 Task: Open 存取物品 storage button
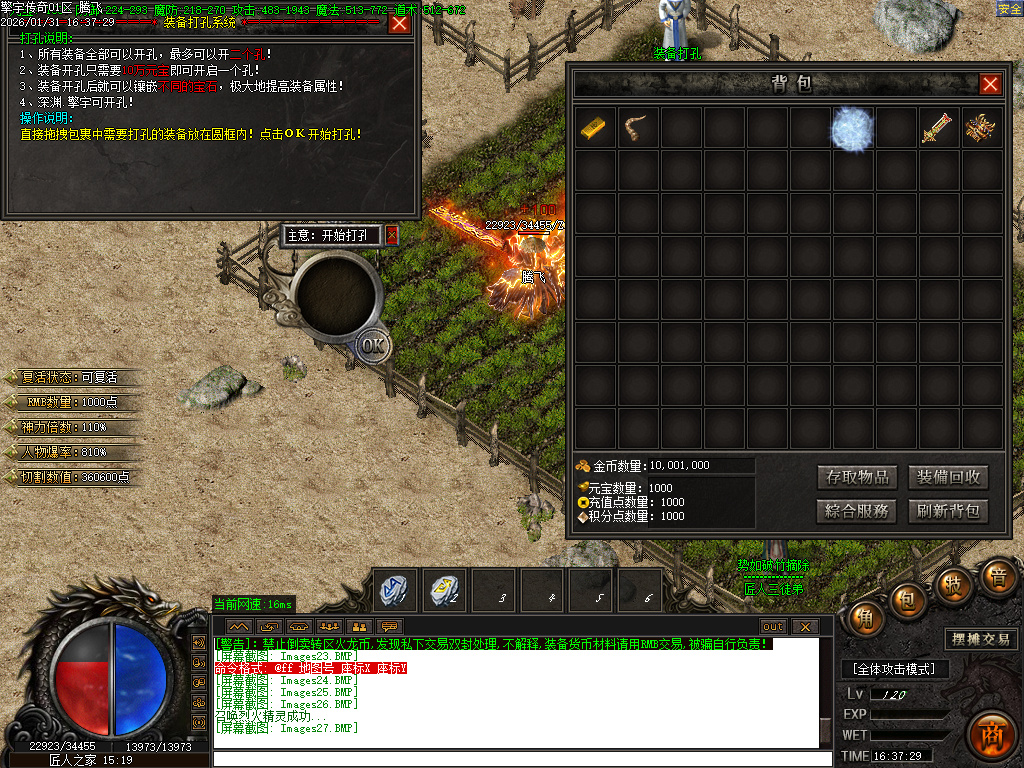click(x=856, y=477)
